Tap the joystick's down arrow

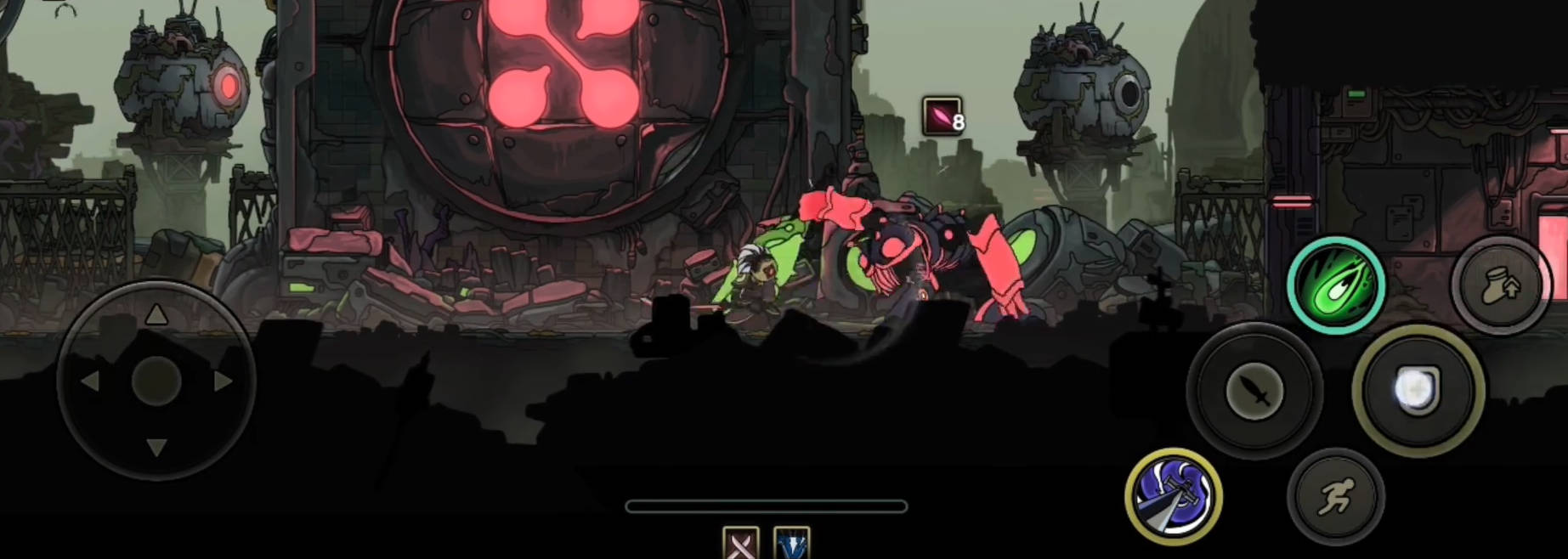[156, 447]
